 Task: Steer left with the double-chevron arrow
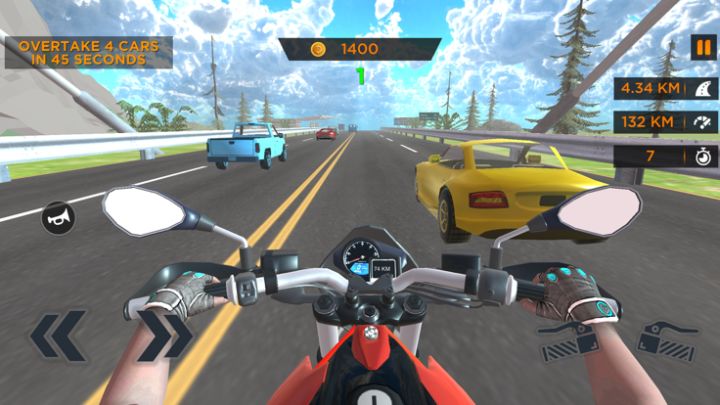coord(58,336)
